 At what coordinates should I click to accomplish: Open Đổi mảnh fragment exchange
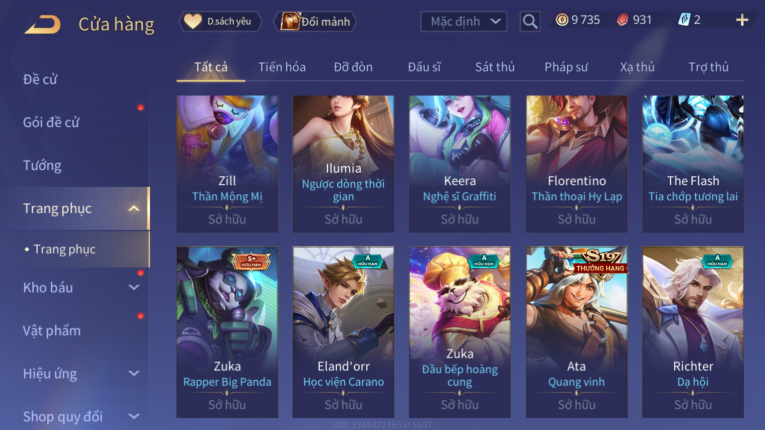(x=315, y=21)
